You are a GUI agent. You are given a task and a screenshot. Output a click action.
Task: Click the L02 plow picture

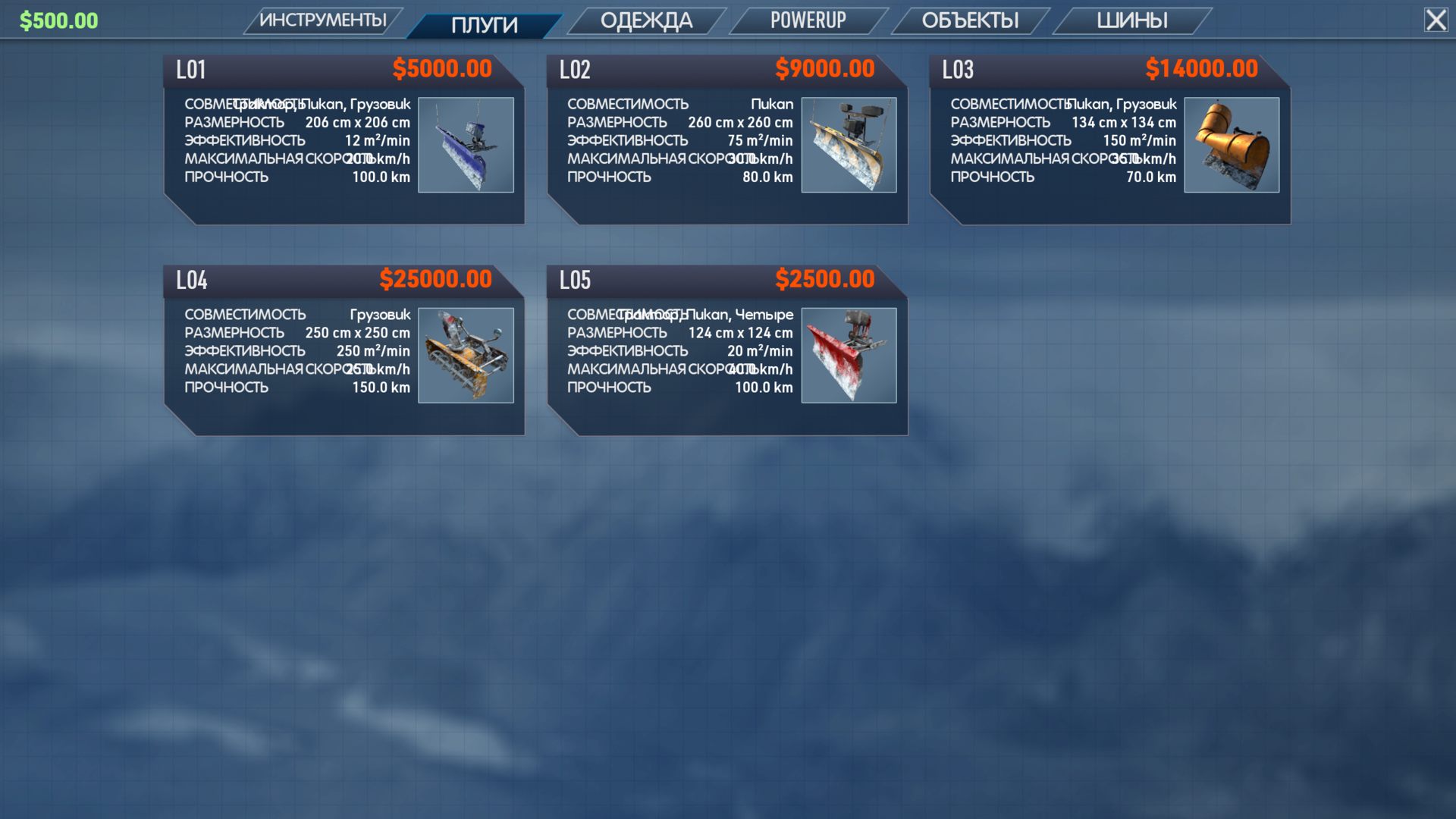(849, 145)
